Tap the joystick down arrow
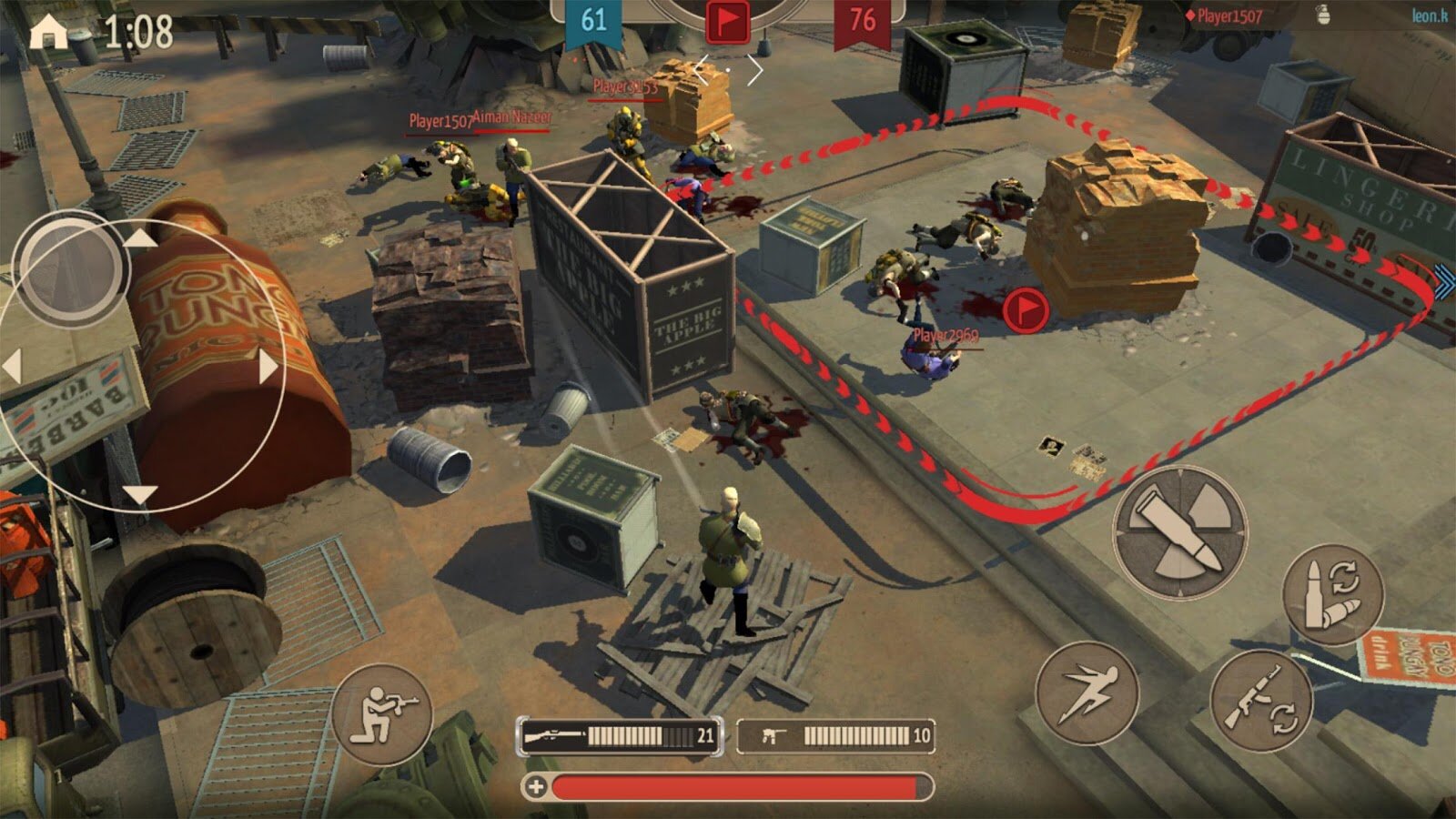This screenshot has width=1456, height=819. pos(139,495)
